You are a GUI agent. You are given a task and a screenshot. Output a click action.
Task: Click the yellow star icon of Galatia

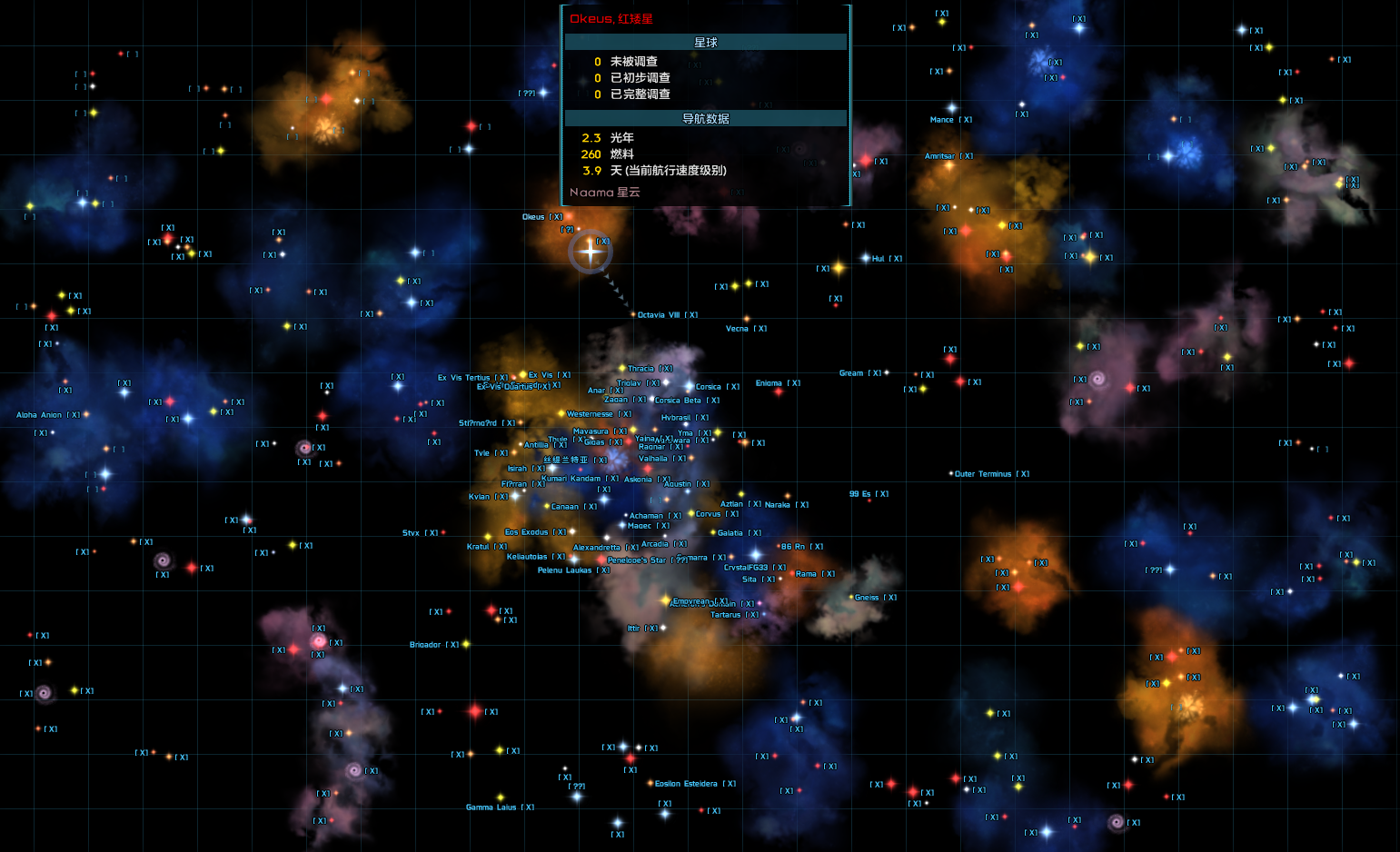pos(712,532)
